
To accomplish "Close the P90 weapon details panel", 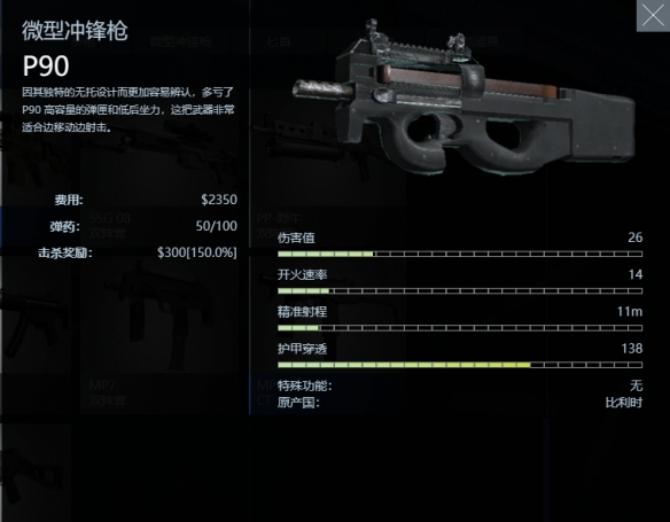I will (652, 15).
